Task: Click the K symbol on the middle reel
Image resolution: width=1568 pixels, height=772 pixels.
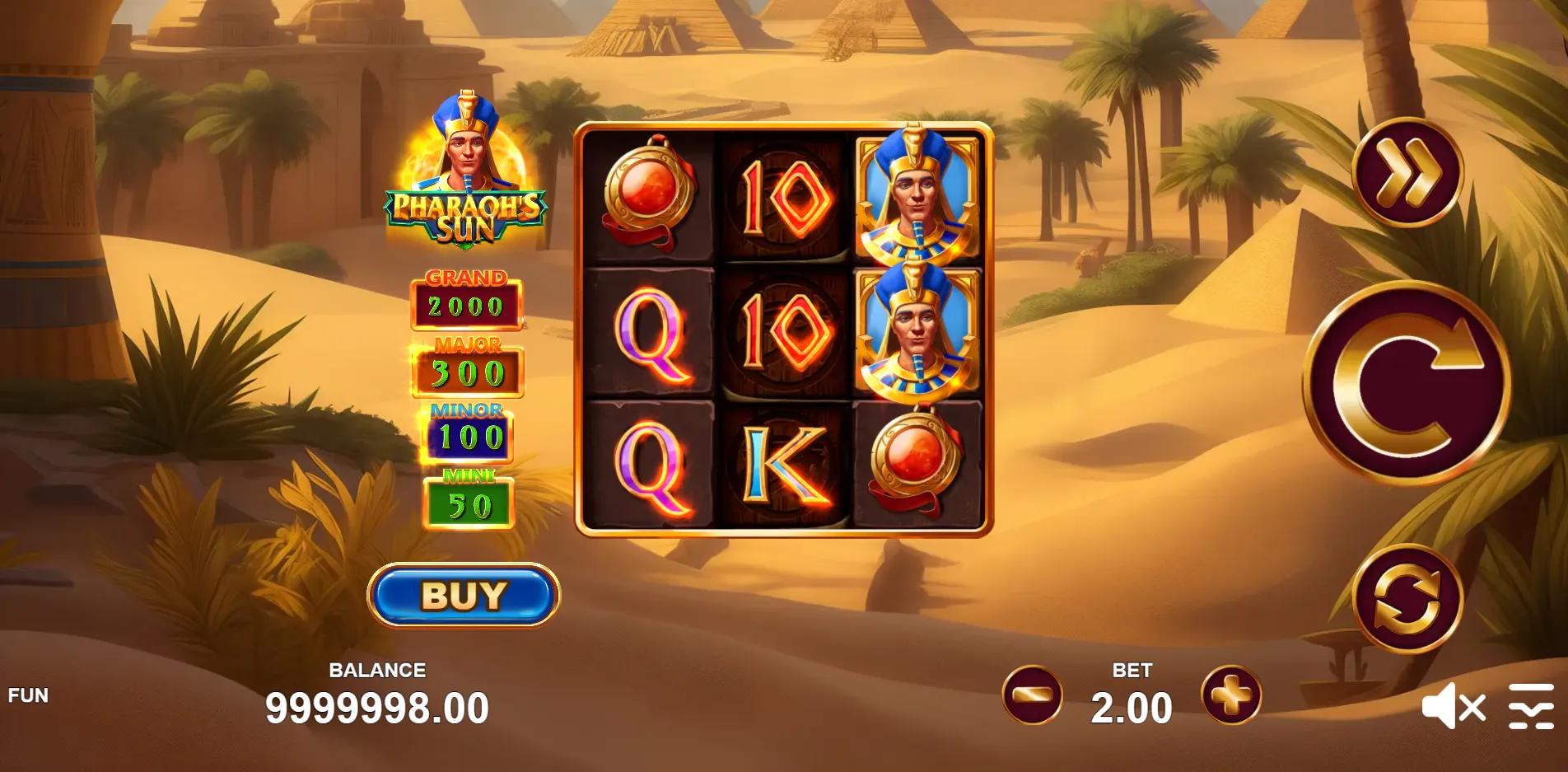Action: 781,464
